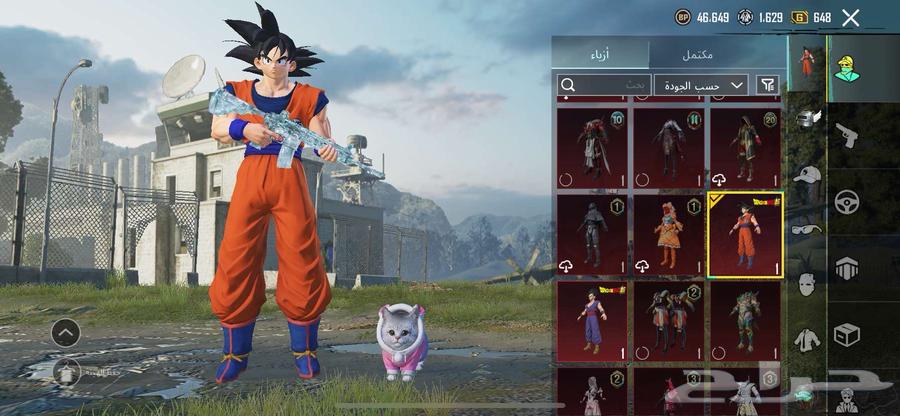
Task: Select the full outfit set category
Action: pos(806,62)
